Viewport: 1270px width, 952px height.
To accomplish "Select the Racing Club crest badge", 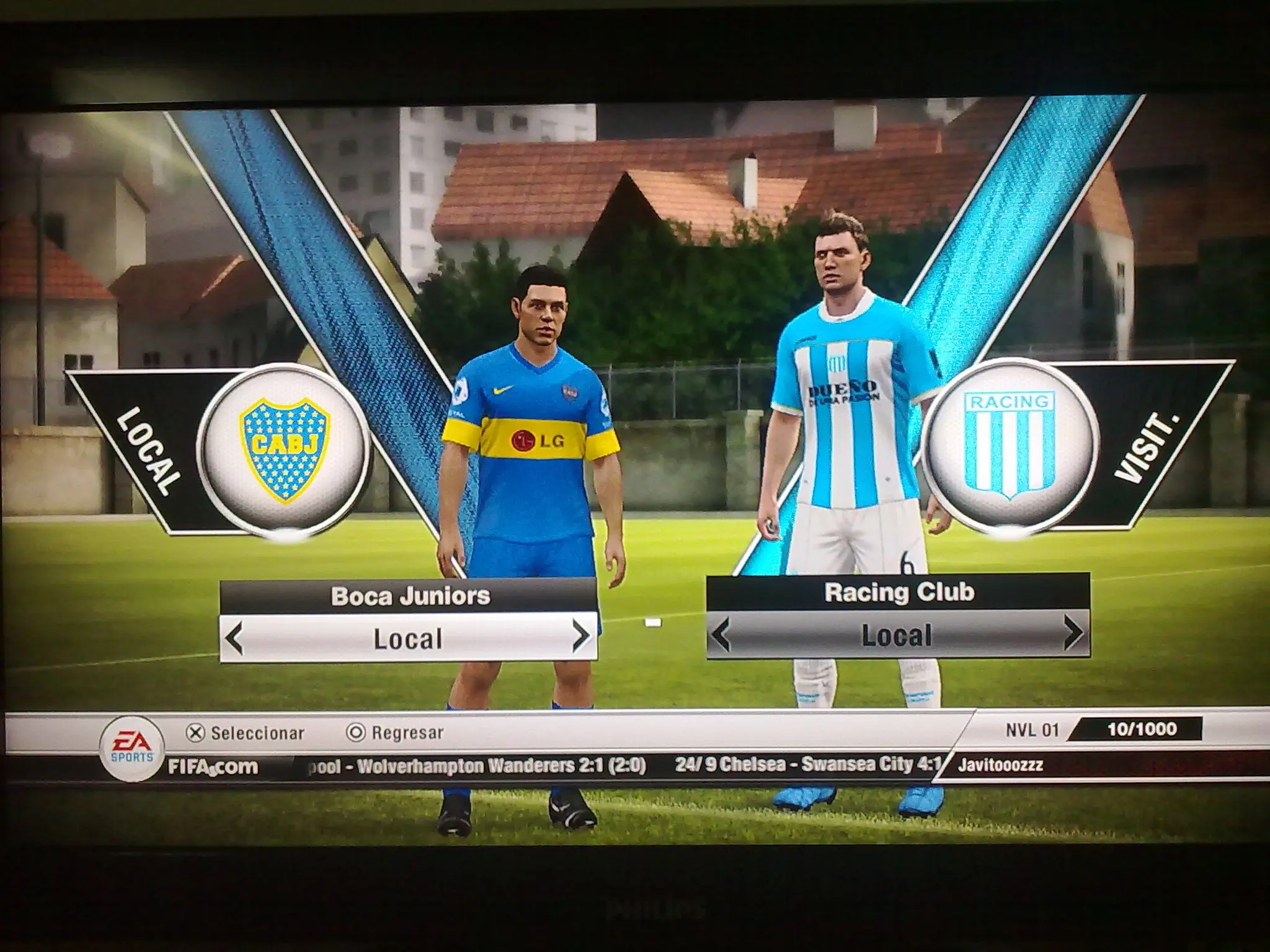I will [1009, 445].
